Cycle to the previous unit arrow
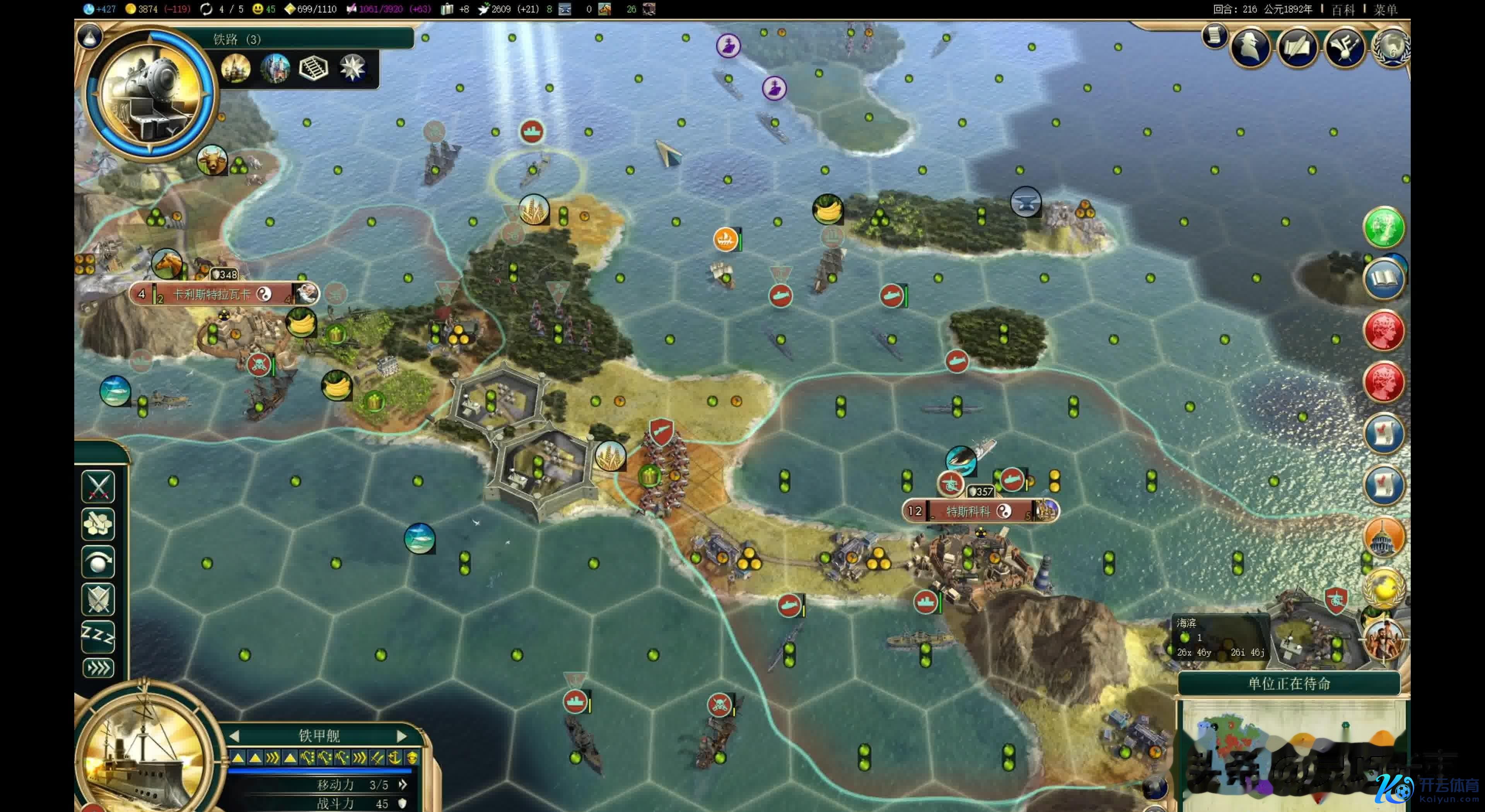Image resolution: width=1485 pixels, height=812 pixels. (234, 736)
